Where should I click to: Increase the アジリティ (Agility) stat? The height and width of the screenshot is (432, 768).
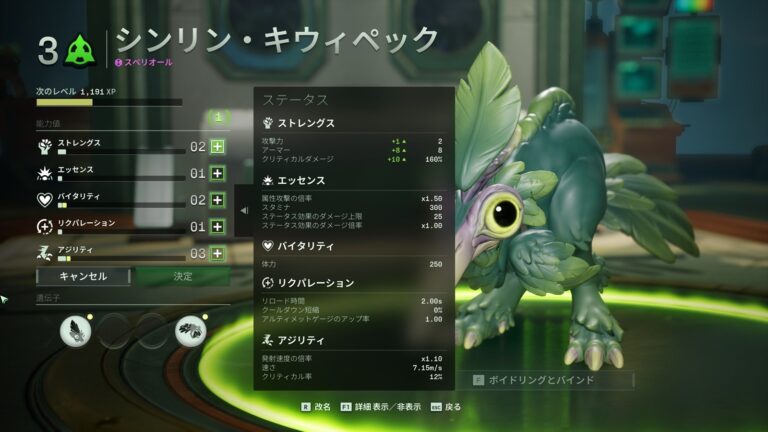tap(217, 254)
